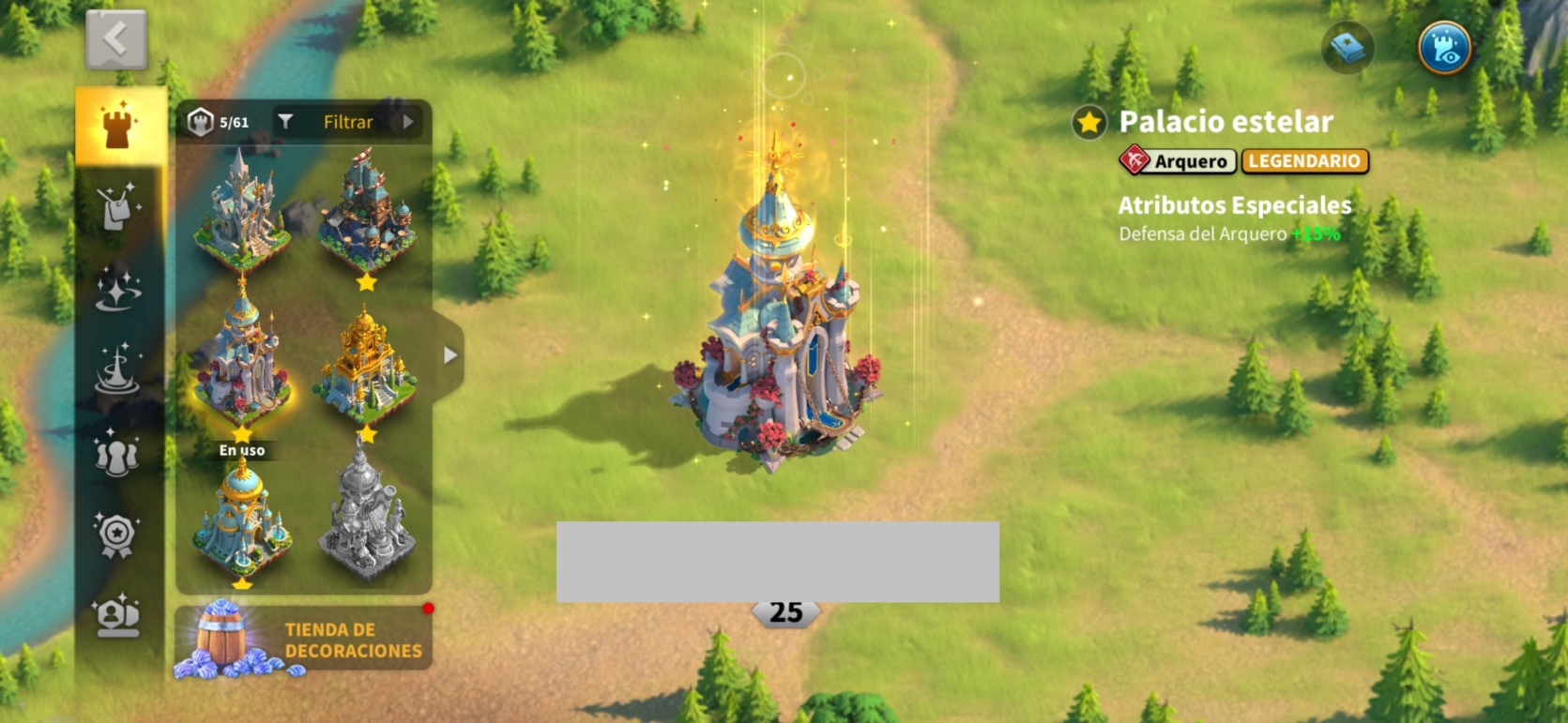This screenshot has width=1568, height=723.
Task: Expand the skin list side arrow
Action: pyautogui.click(x=450, y=355)
